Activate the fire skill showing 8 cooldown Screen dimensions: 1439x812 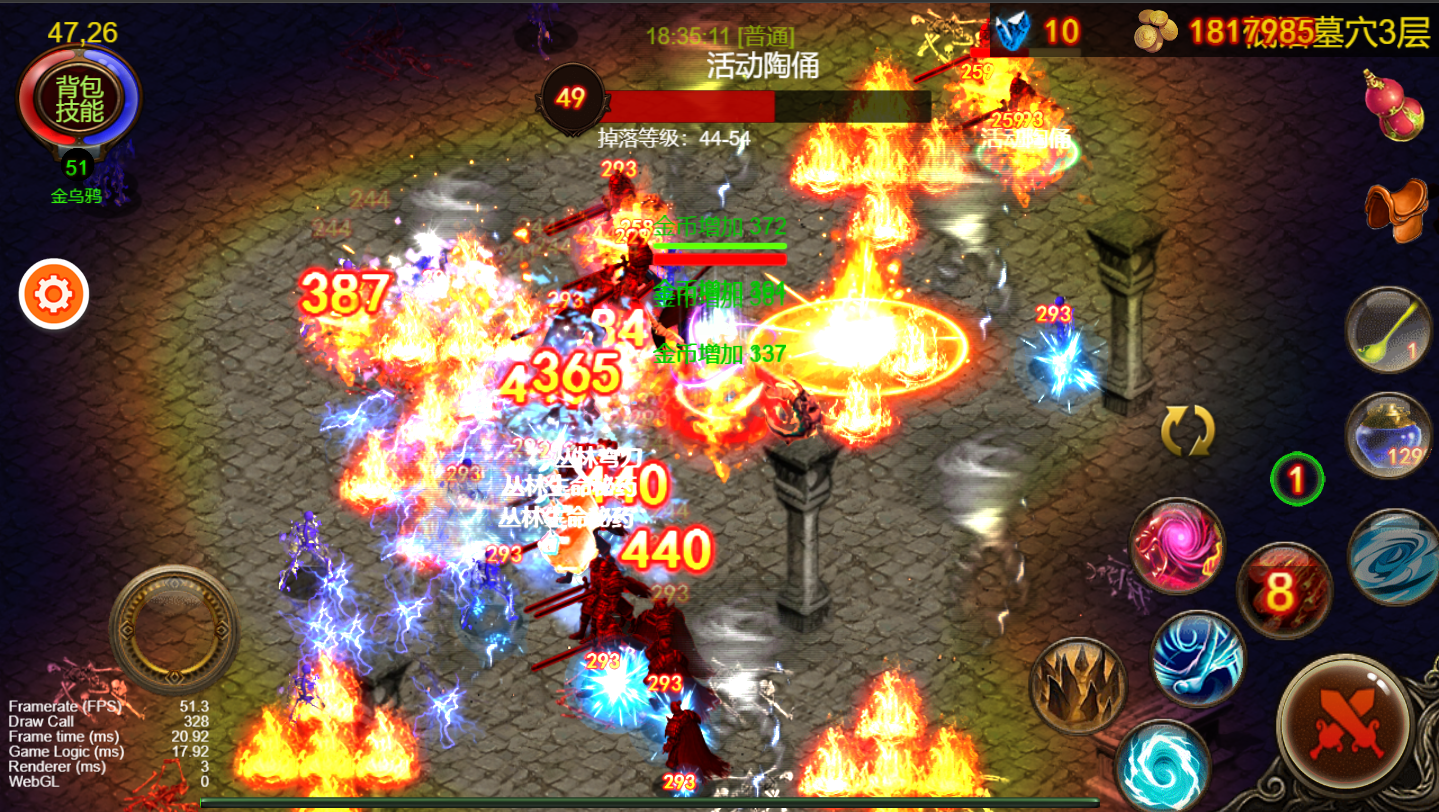(1284, 590)
